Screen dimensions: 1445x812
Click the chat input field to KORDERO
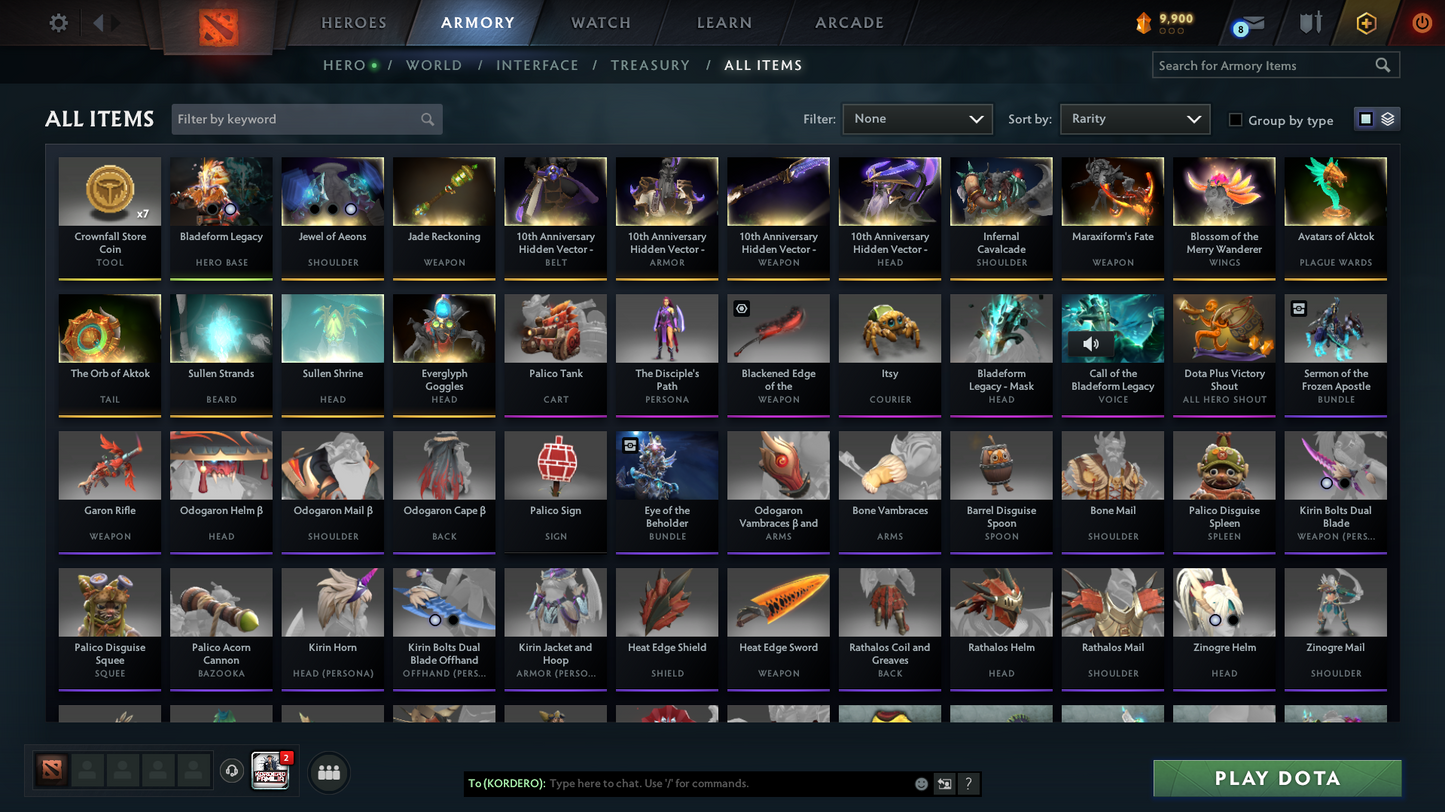pos(700,784)
